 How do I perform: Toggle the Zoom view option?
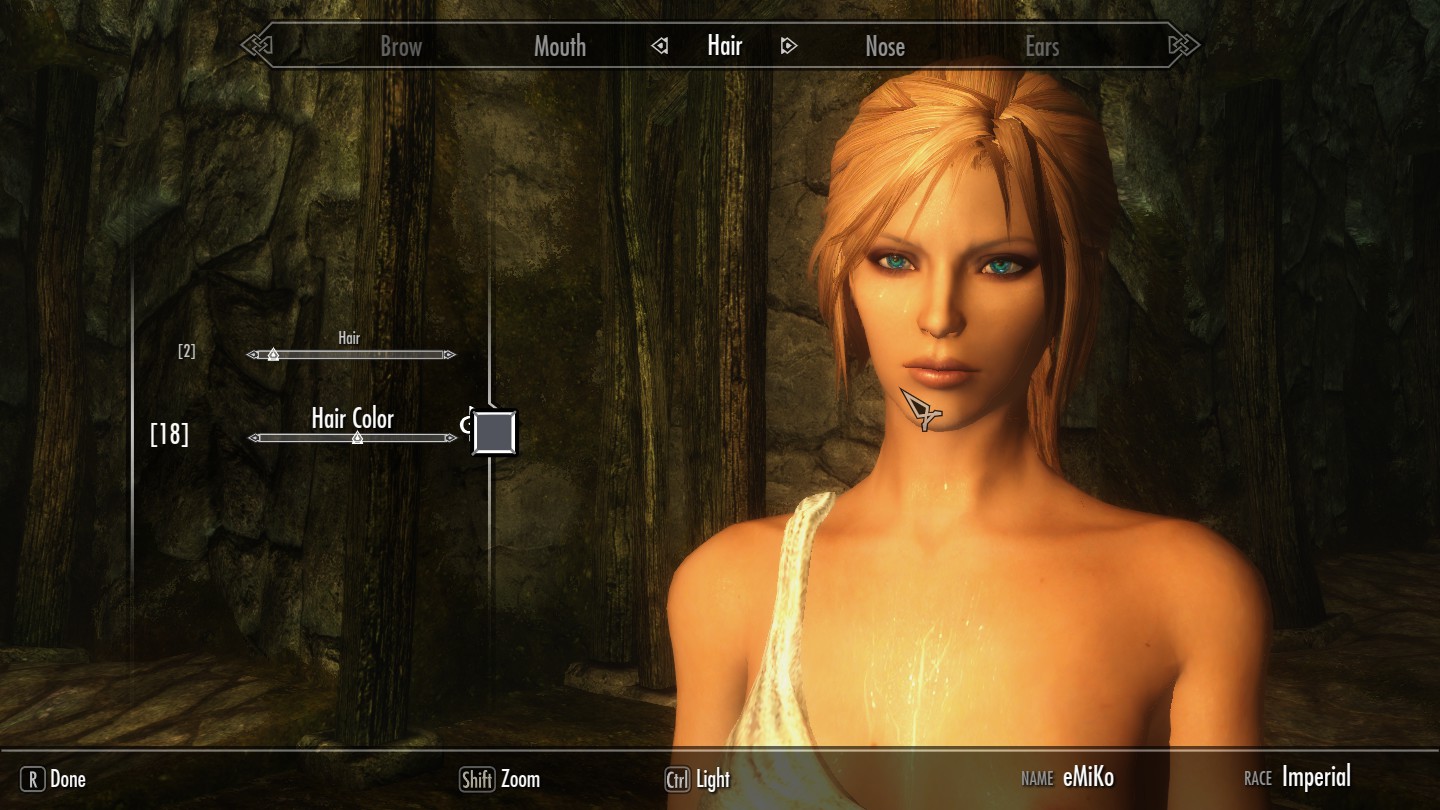click(x=500, y=779)
